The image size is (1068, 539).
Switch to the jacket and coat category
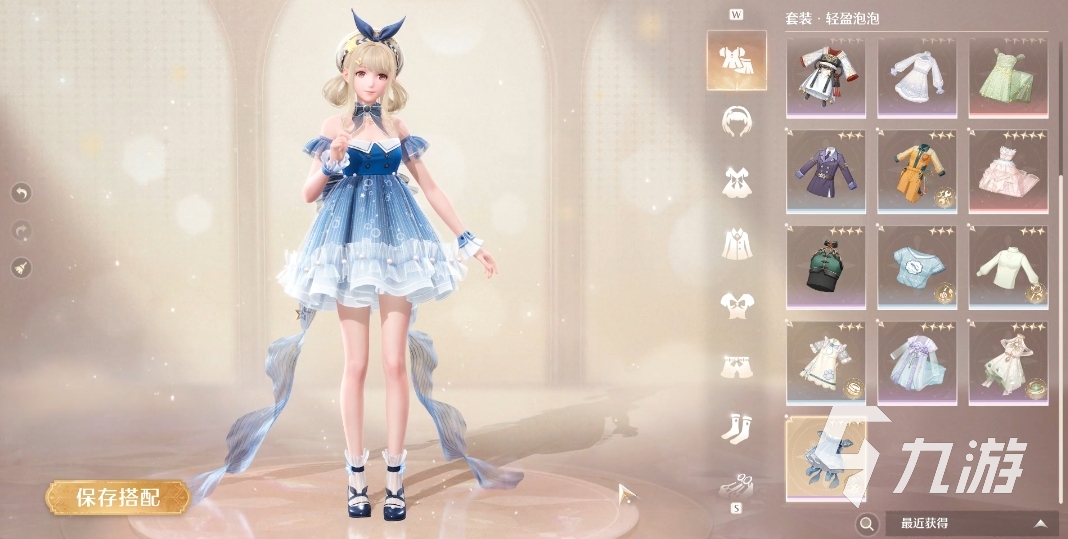736,242
